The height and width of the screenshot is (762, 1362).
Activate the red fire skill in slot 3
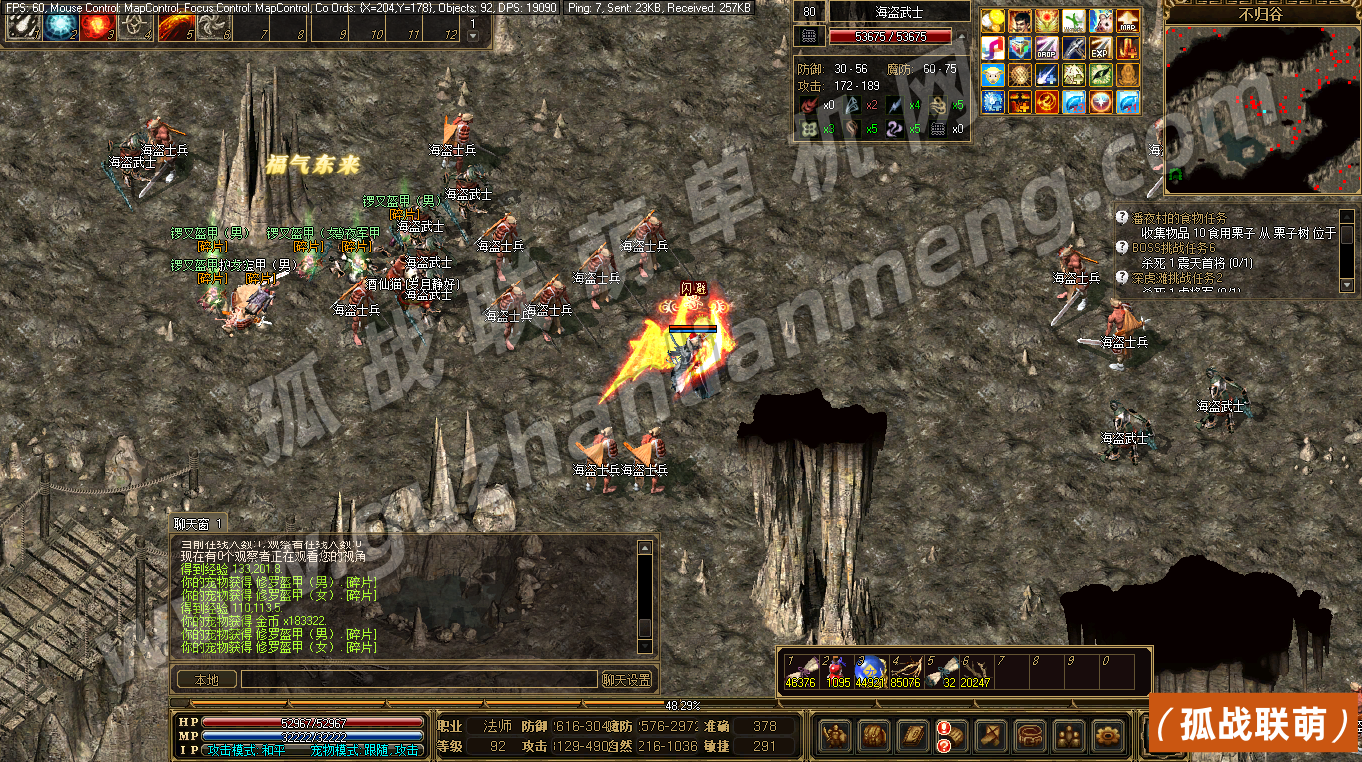point(96,27)
